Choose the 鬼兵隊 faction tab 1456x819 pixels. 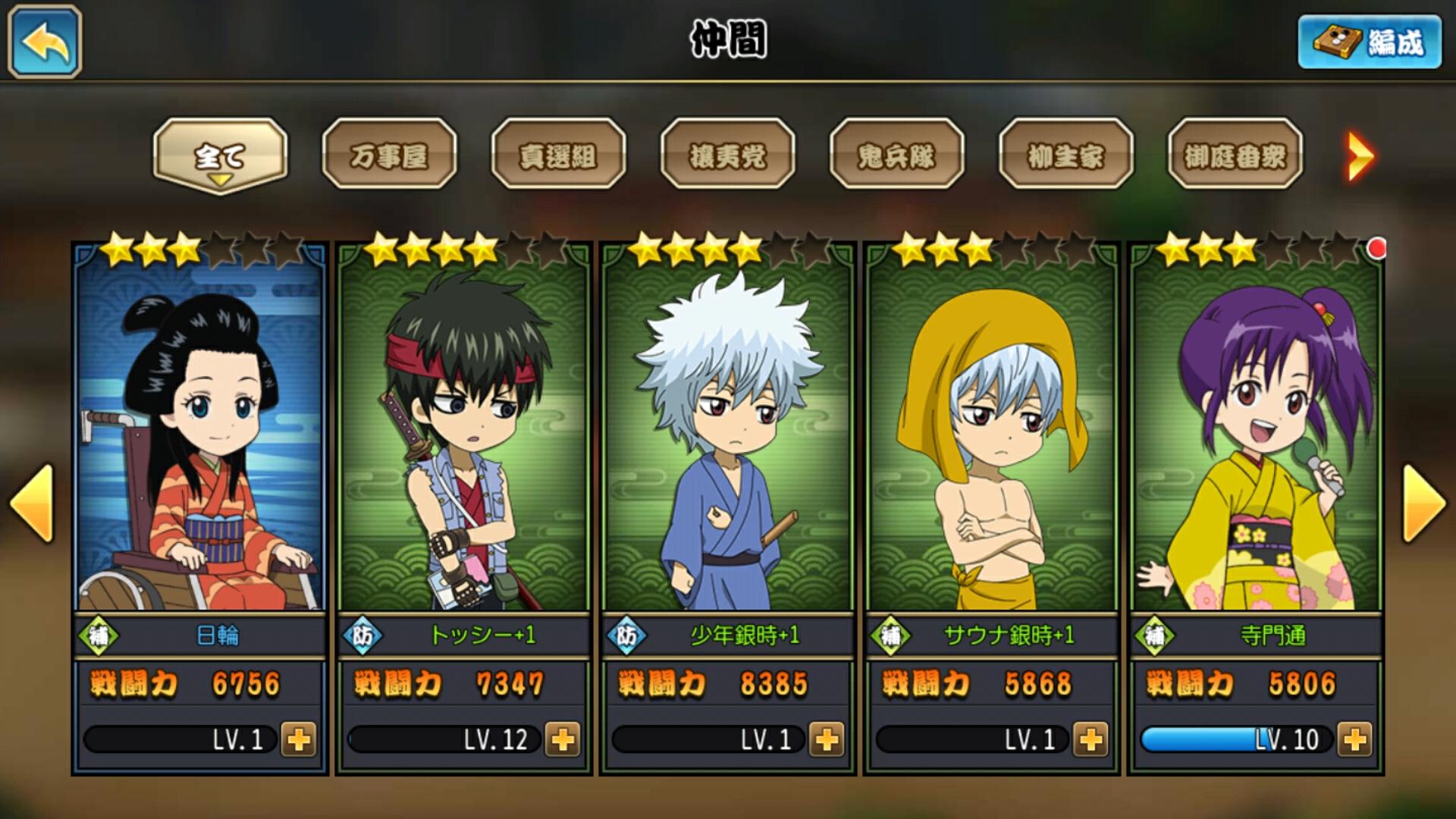896,155
